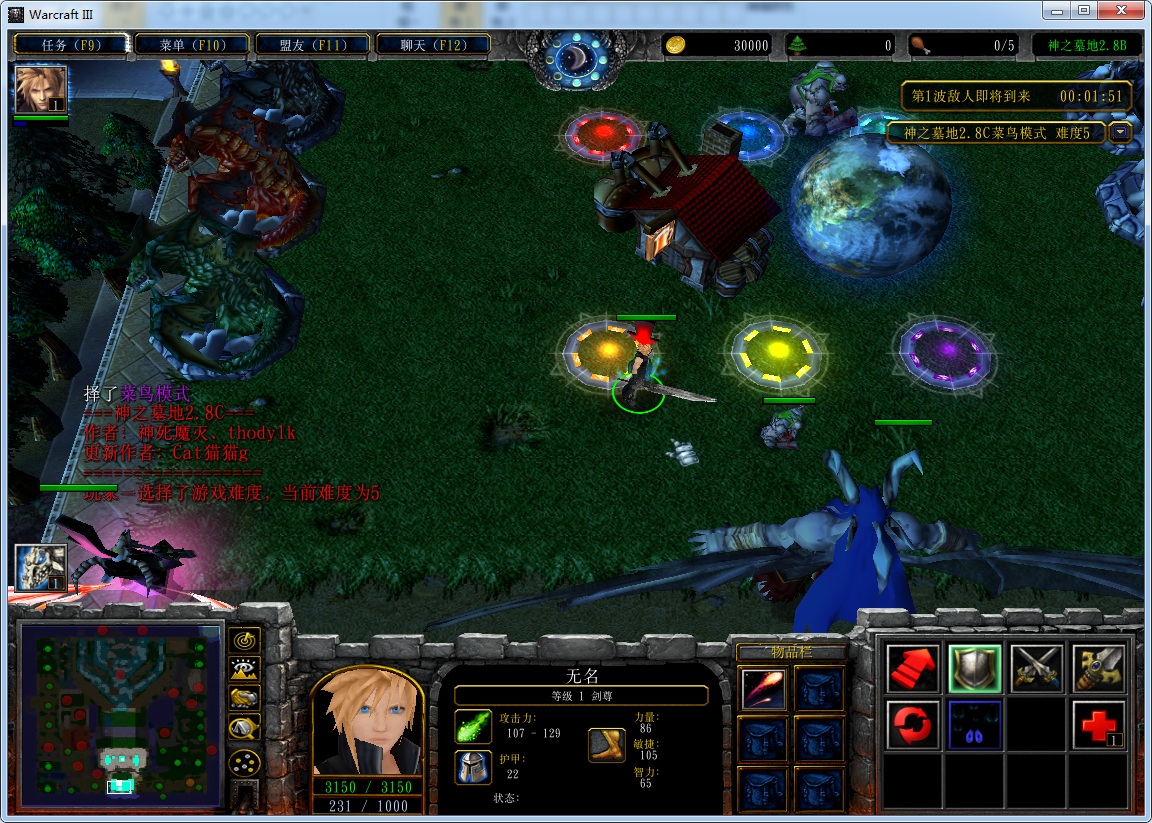Select the fiery comet item in inventory
Viewport: 1152px width, 823px height.
click(x=763, y=688)
